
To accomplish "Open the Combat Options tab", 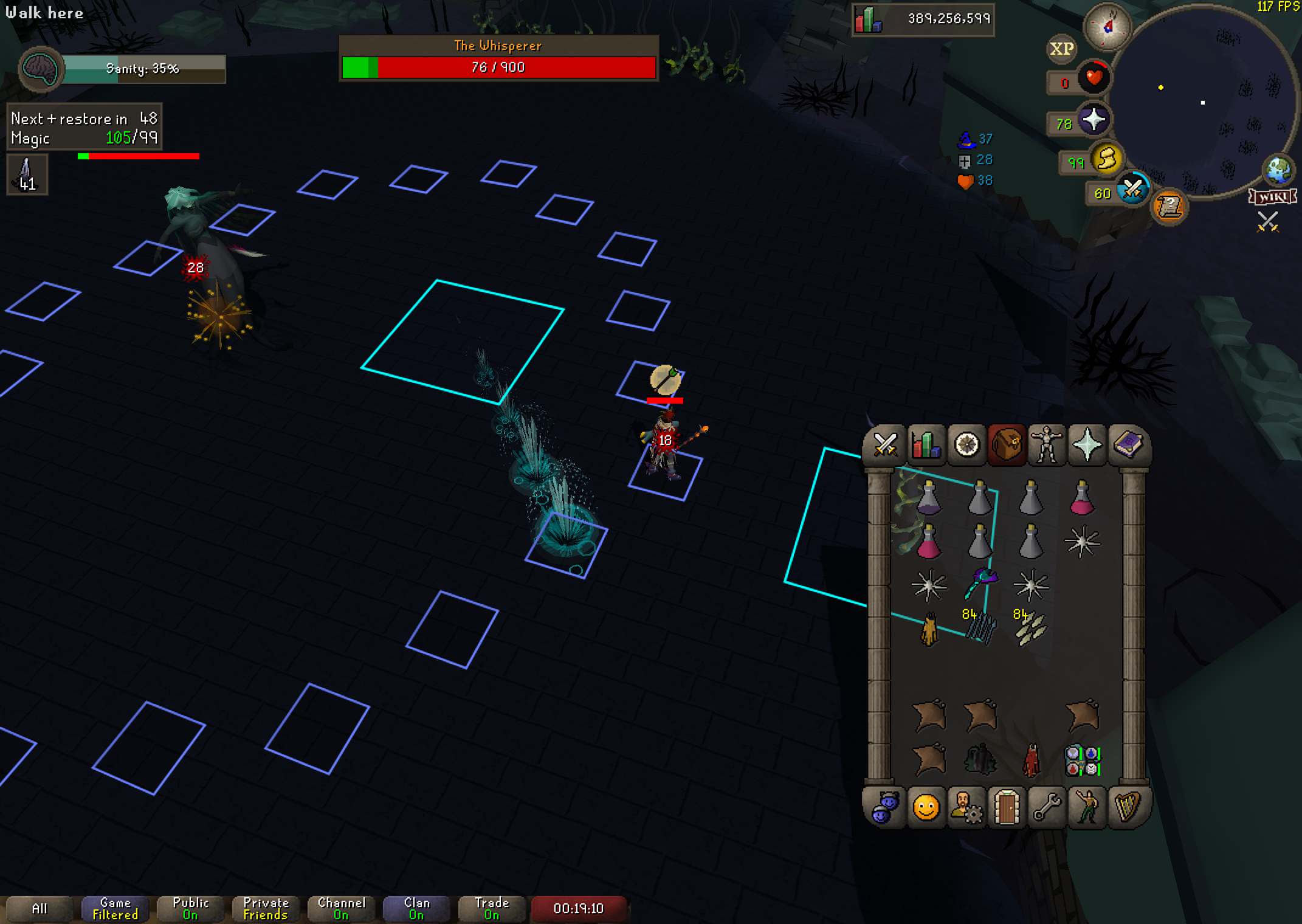I will click(885, 444).
